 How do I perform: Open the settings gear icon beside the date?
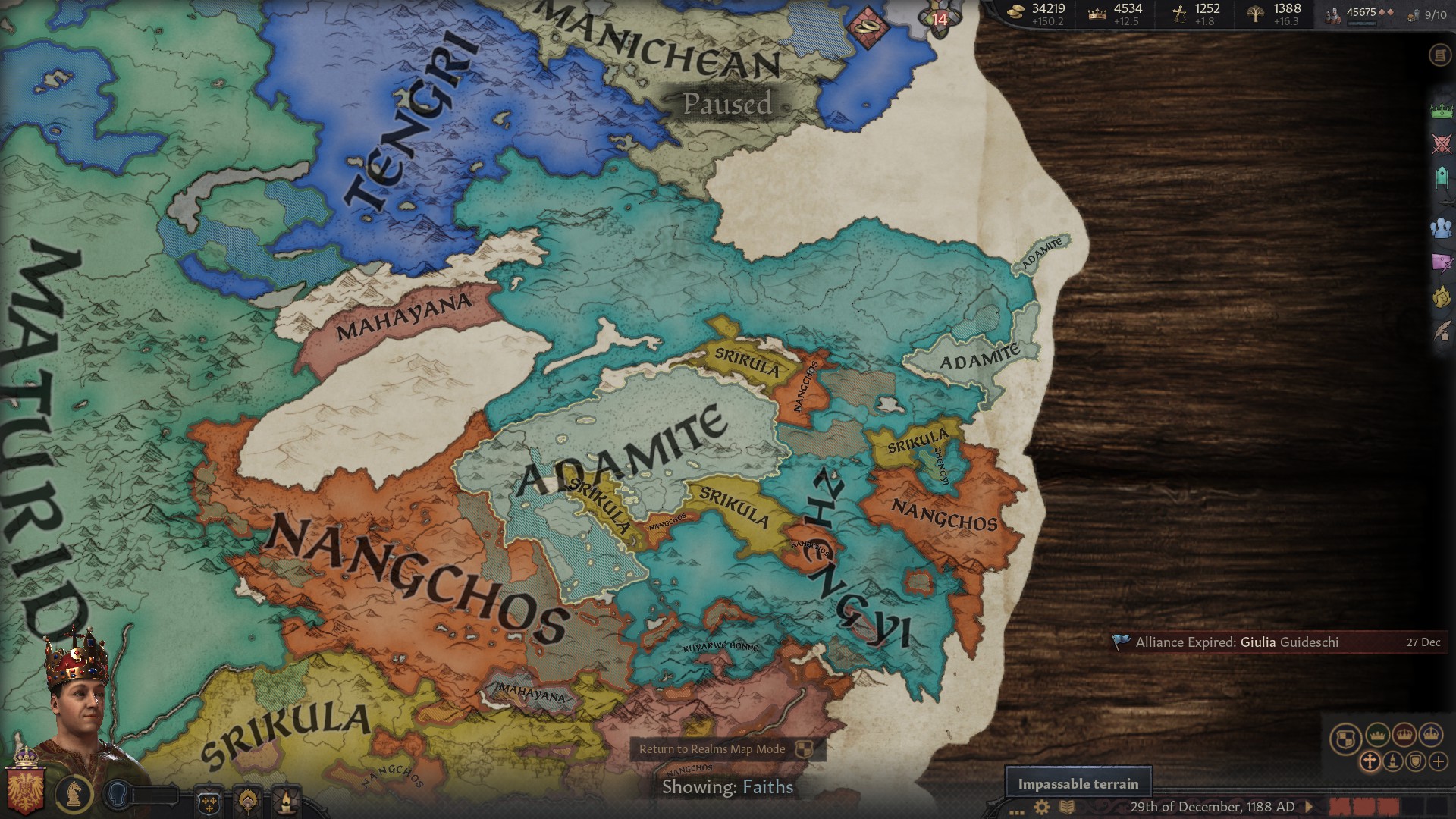[1041, 808]
